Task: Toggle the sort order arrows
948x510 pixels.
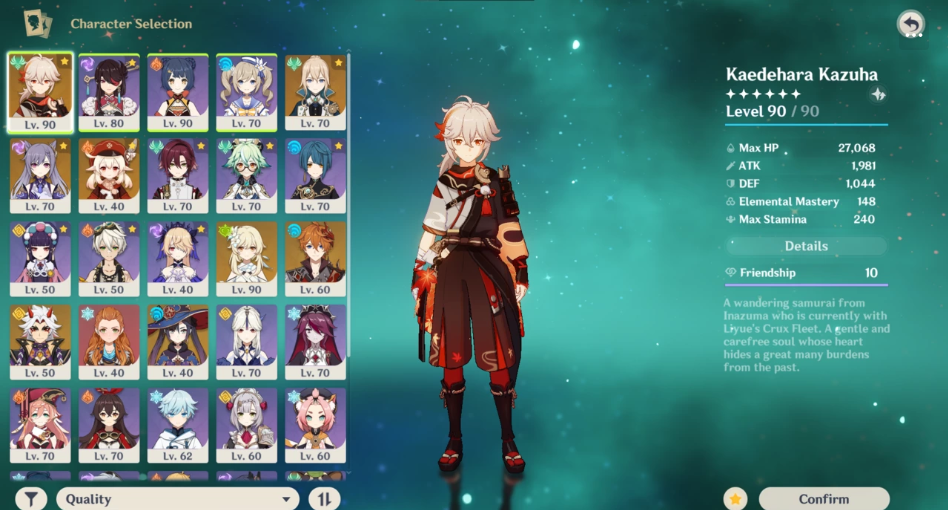Action: coord(324,498)
